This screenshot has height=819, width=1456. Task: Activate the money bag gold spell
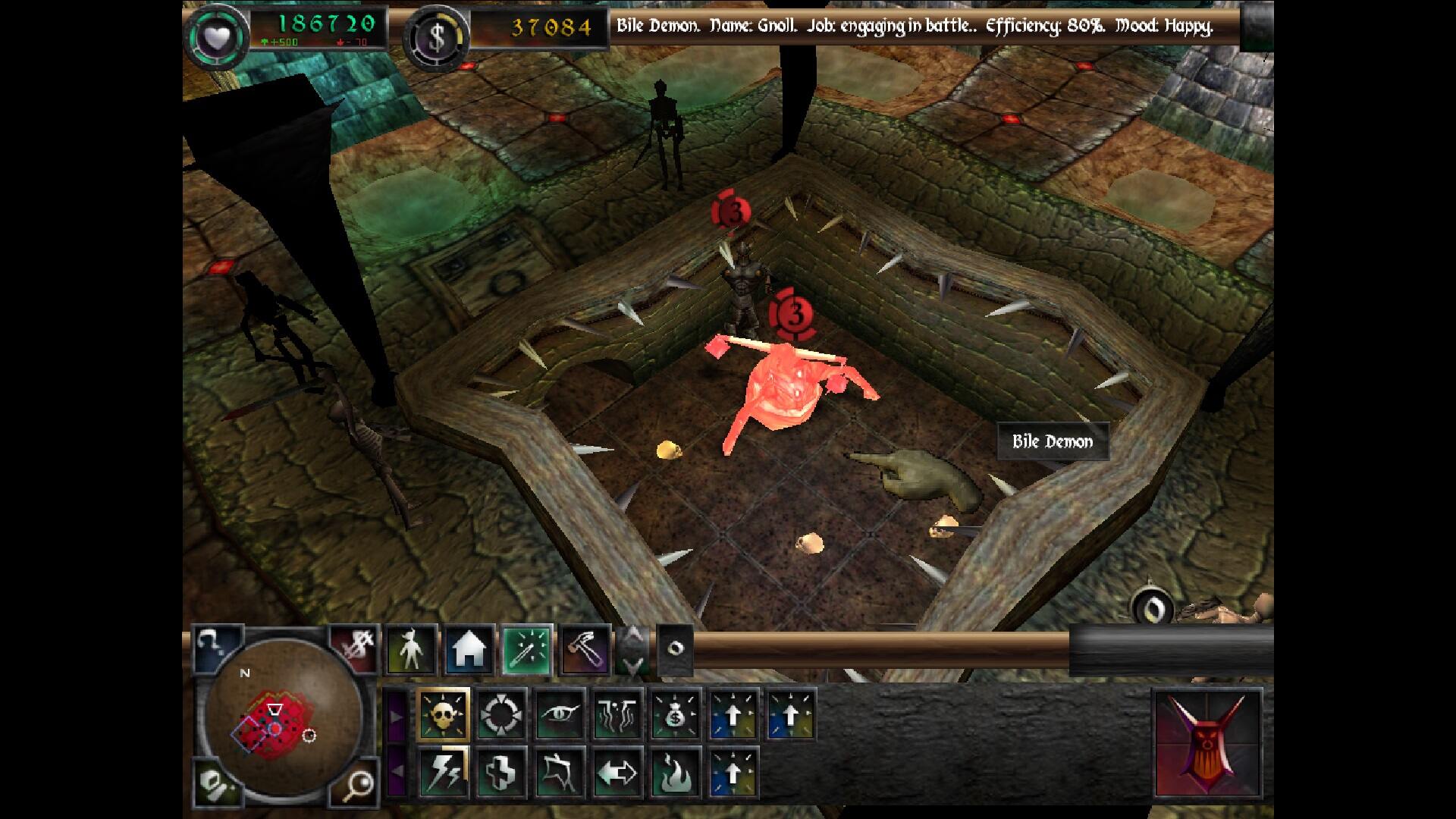pos(675,714)
